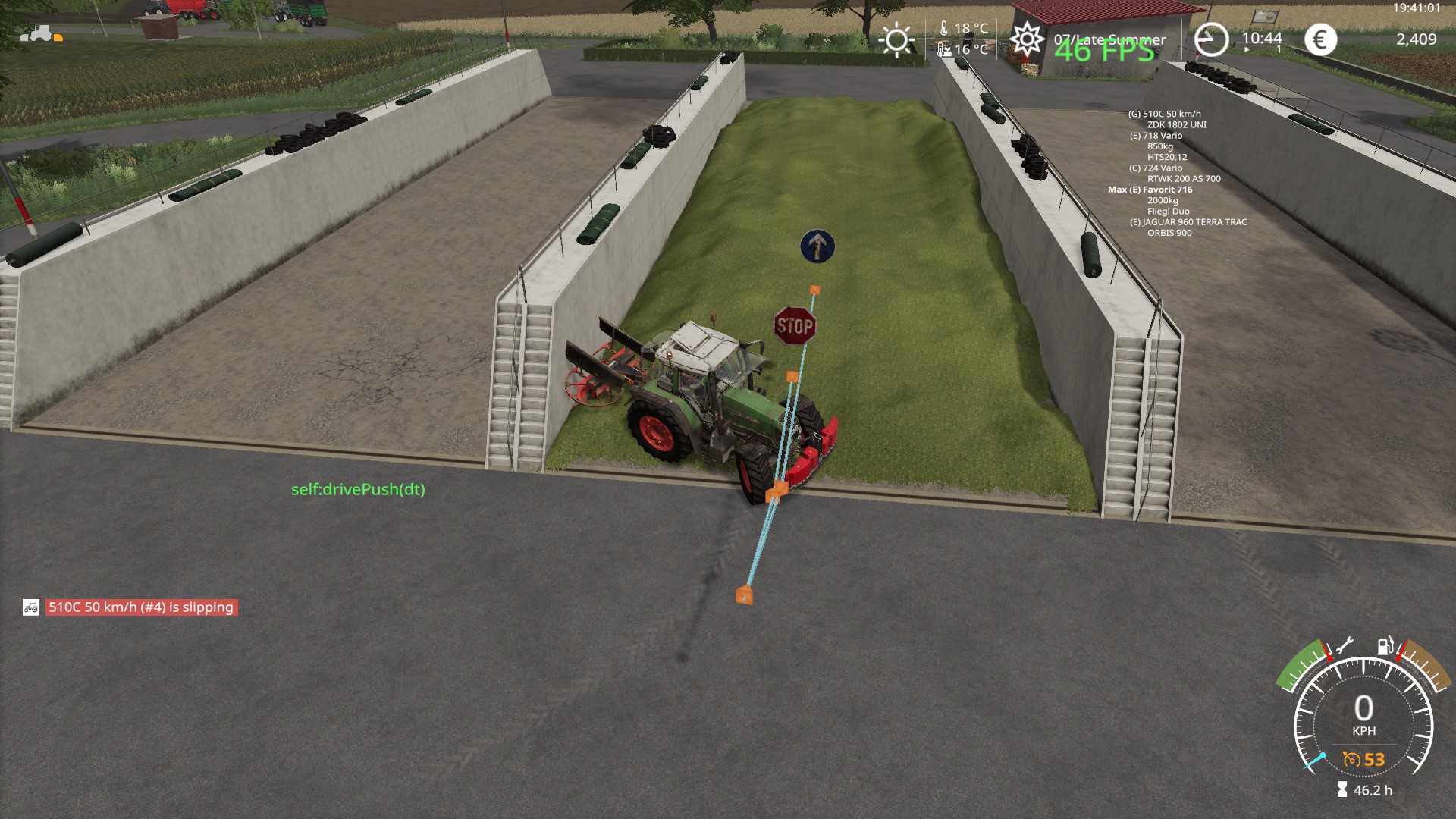Click the outdoor temperature thermometer icon
The height and width of the screenshot is (819, 1456).
pos(944,27)
